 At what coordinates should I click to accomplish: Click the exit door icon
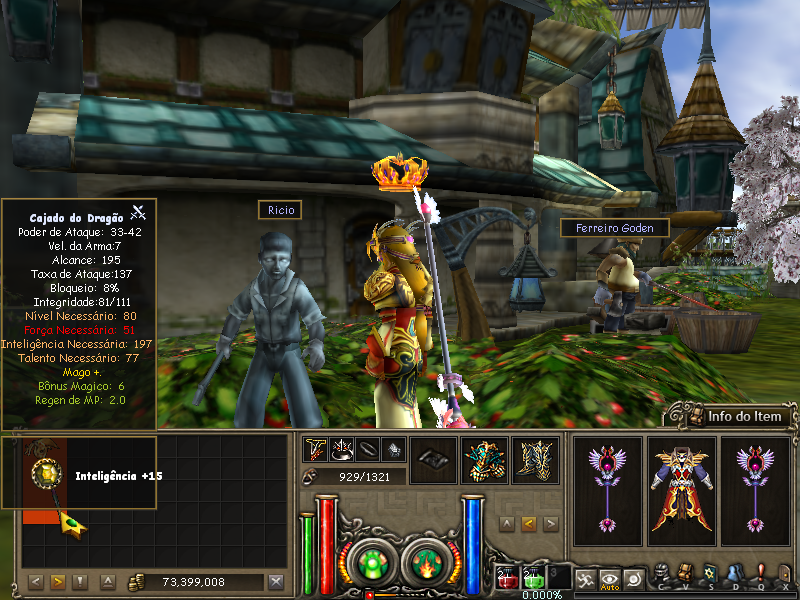[785, 573]
